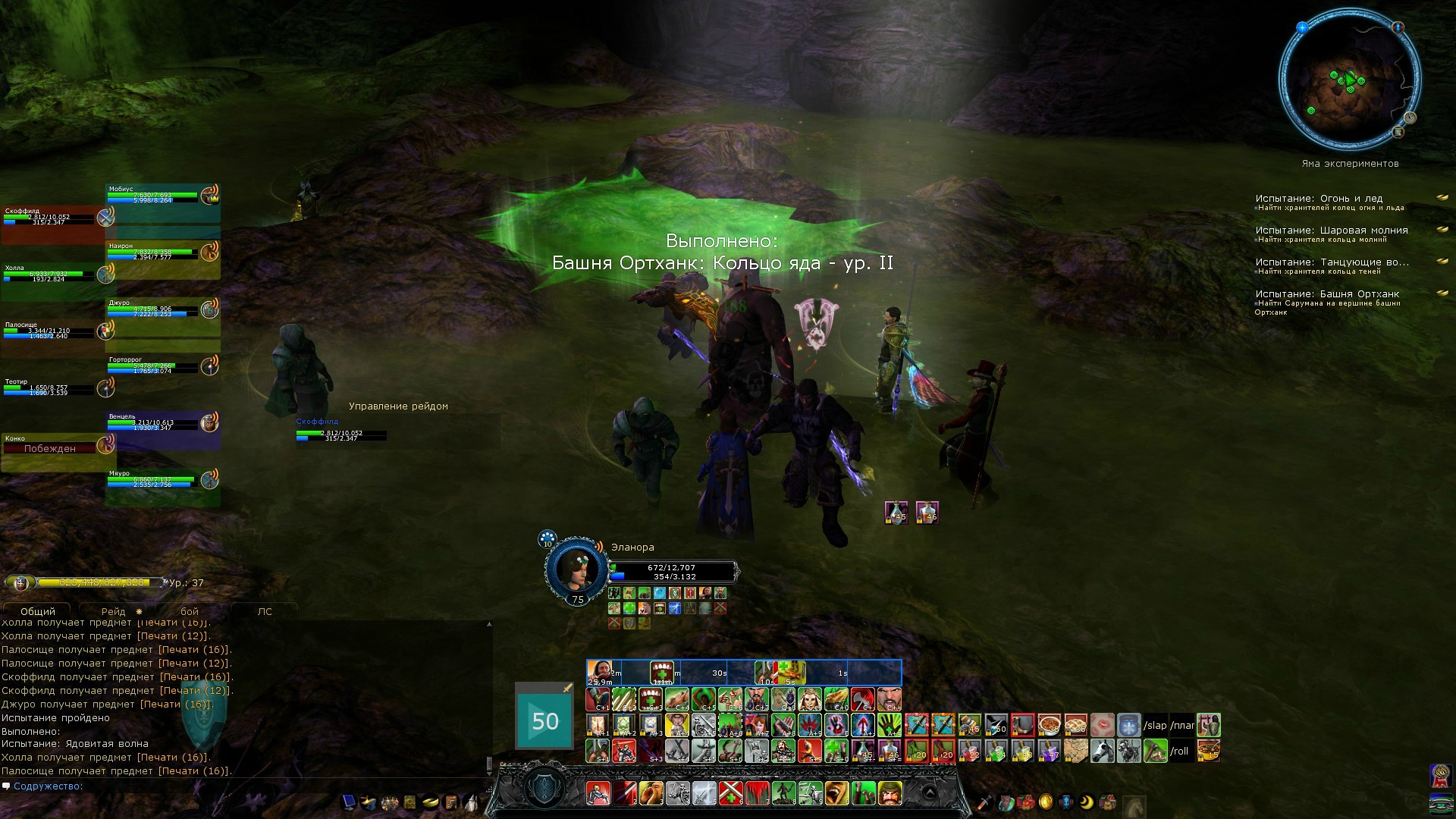
Task: Activate the screaming face skill on main bar
Action: pos(836,793)
